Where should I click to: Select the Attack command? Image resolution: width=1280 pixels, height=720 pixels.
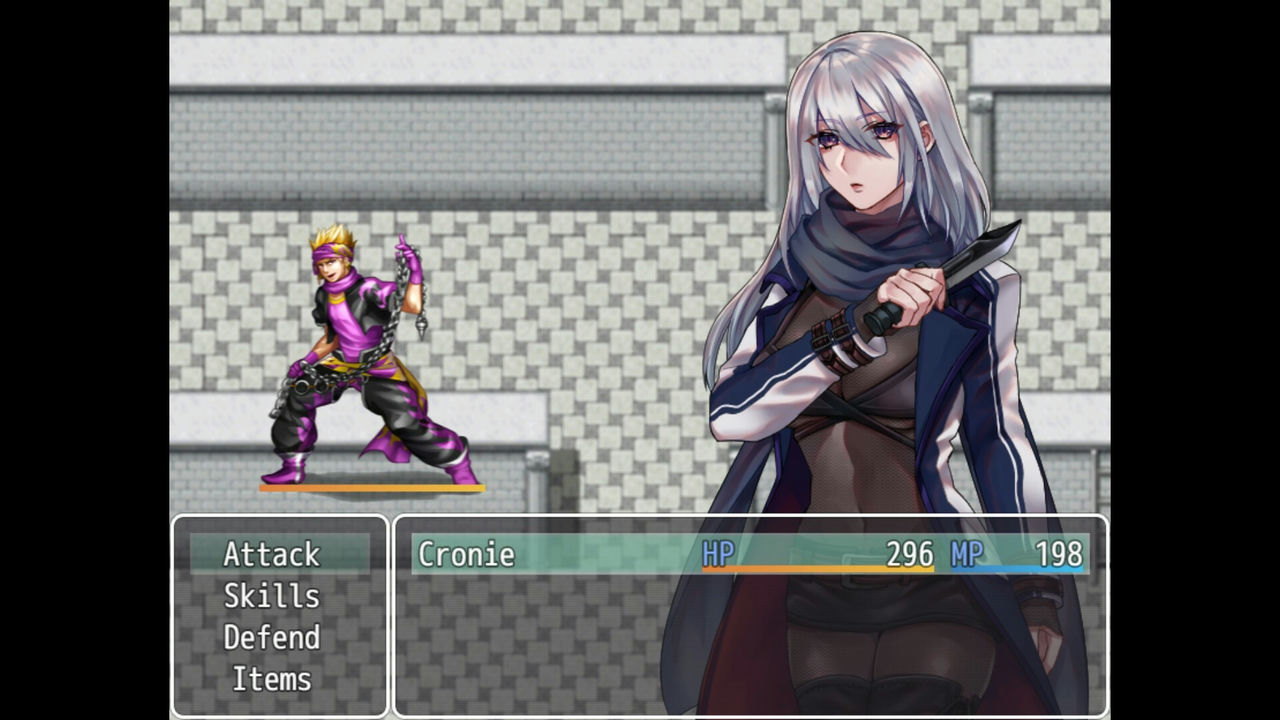point(272,554)
